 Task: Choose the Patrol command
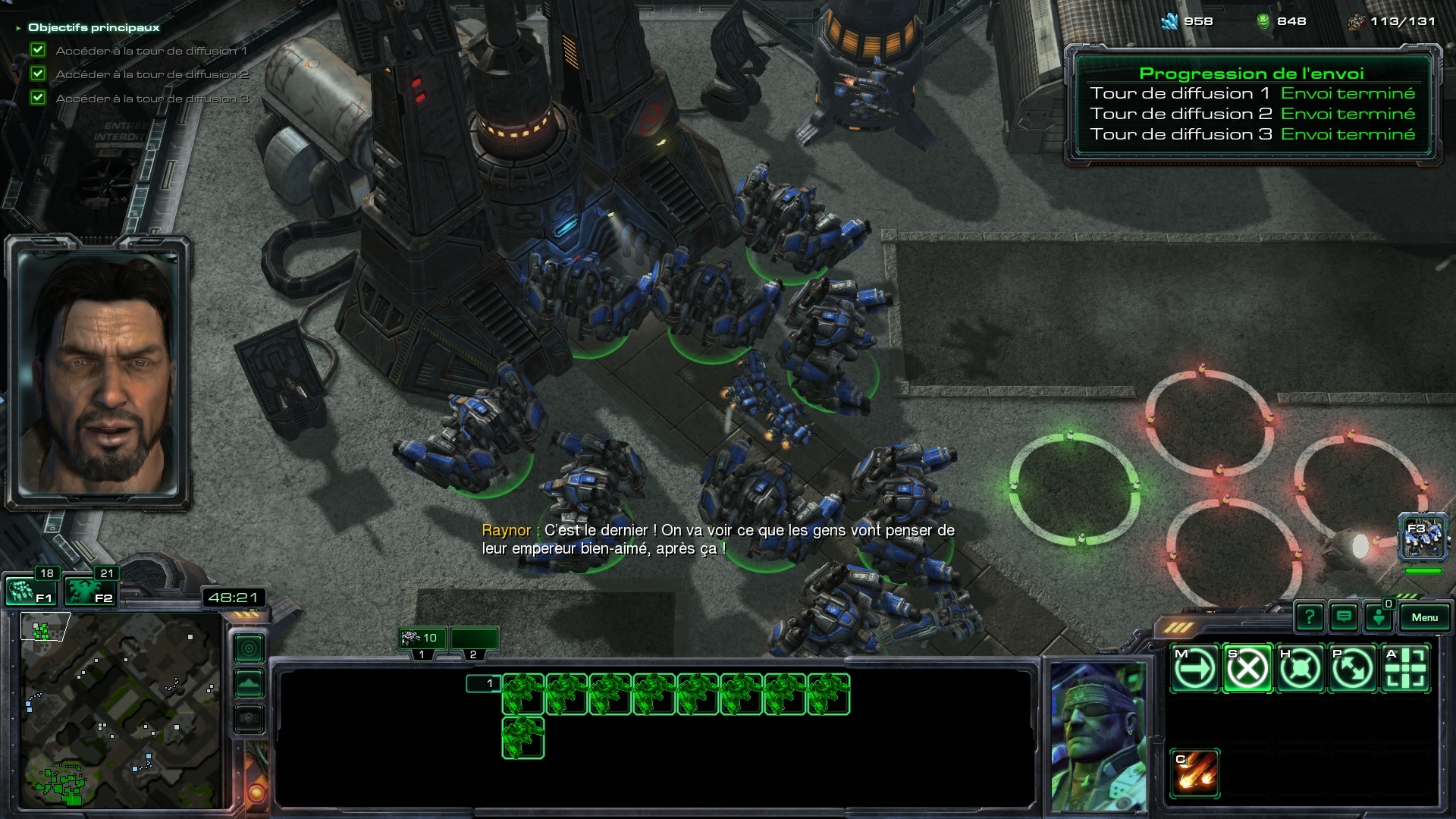(x=1353, y=669)
